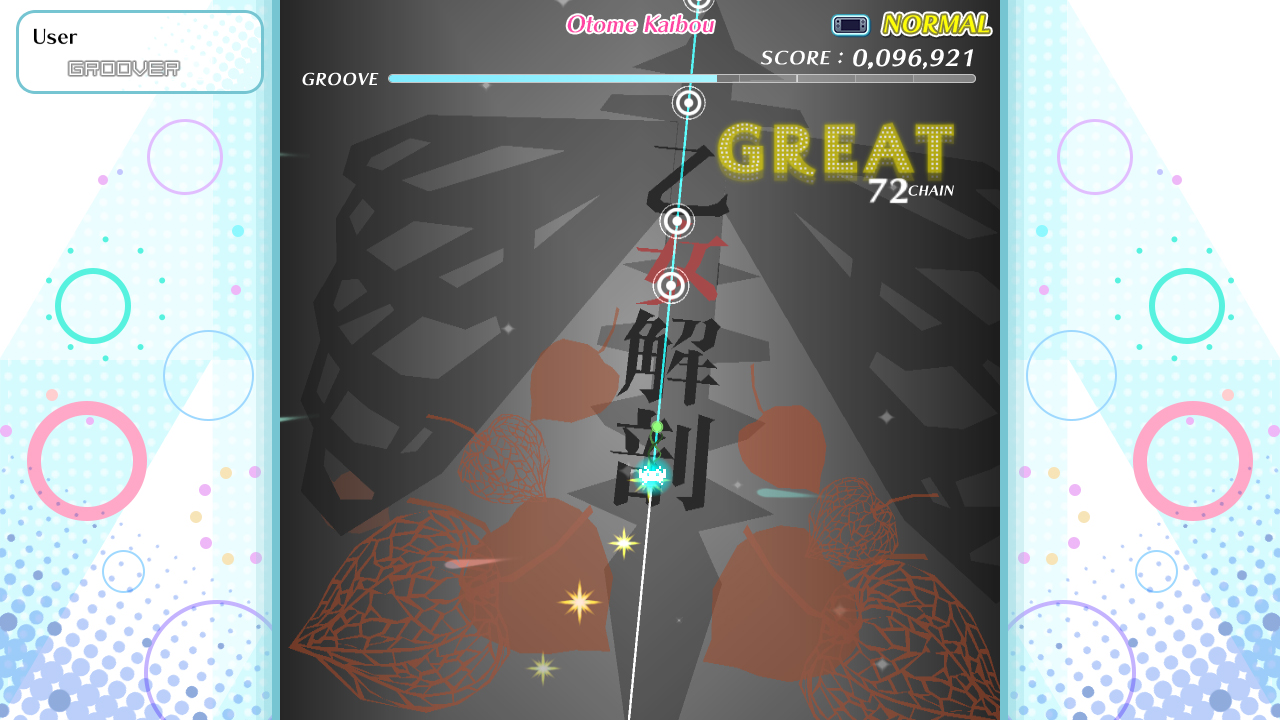This screenshot has width=1280, height=720.
Task: Tap the lowest note target ring
Action: [671, 286]
